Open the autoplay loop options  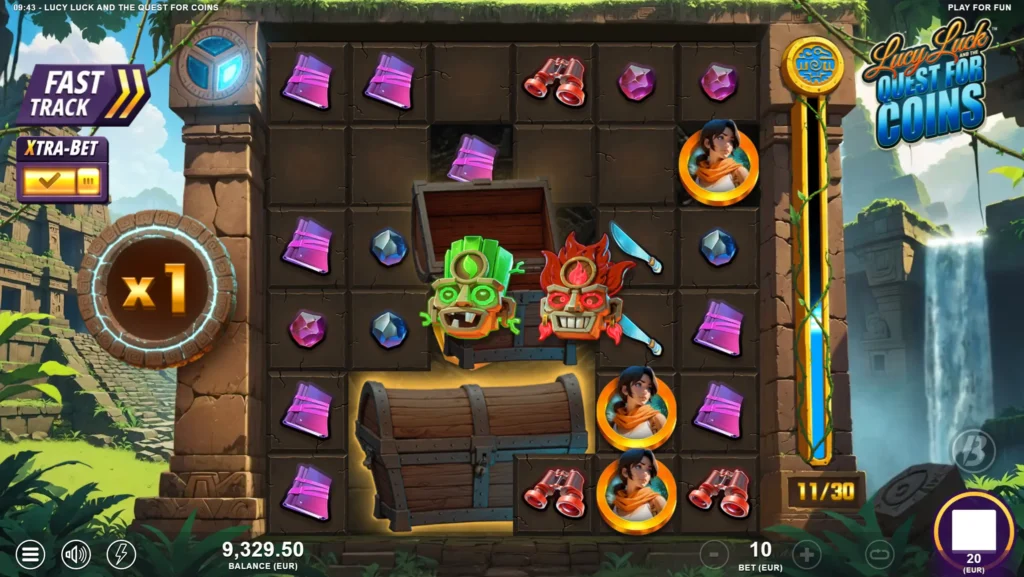pos(879,553)
